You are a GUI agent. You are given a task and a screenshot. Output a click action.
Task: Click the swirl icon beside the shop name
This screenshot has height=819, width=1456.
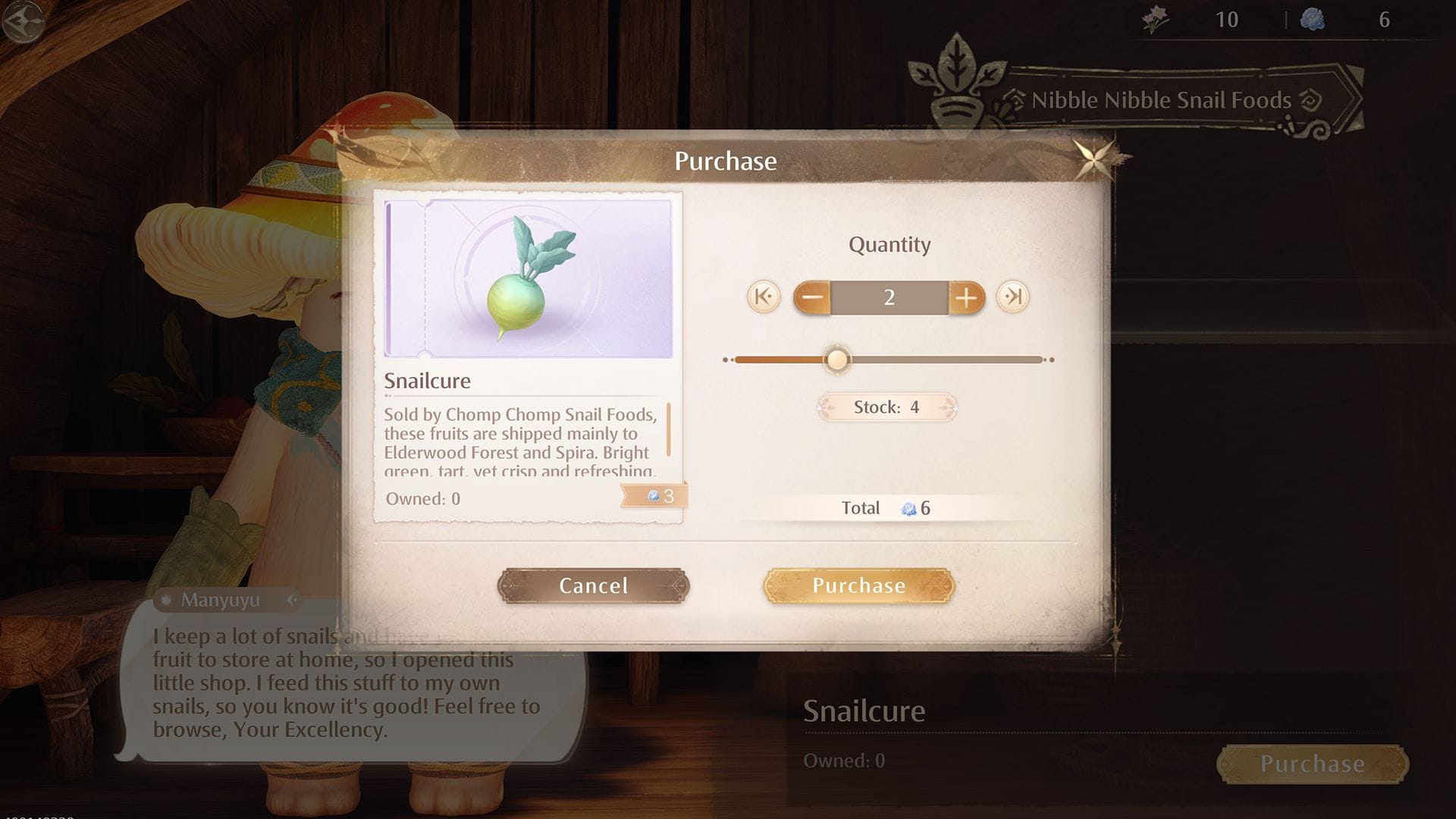pyautogui.click(x=1308, y=99)
